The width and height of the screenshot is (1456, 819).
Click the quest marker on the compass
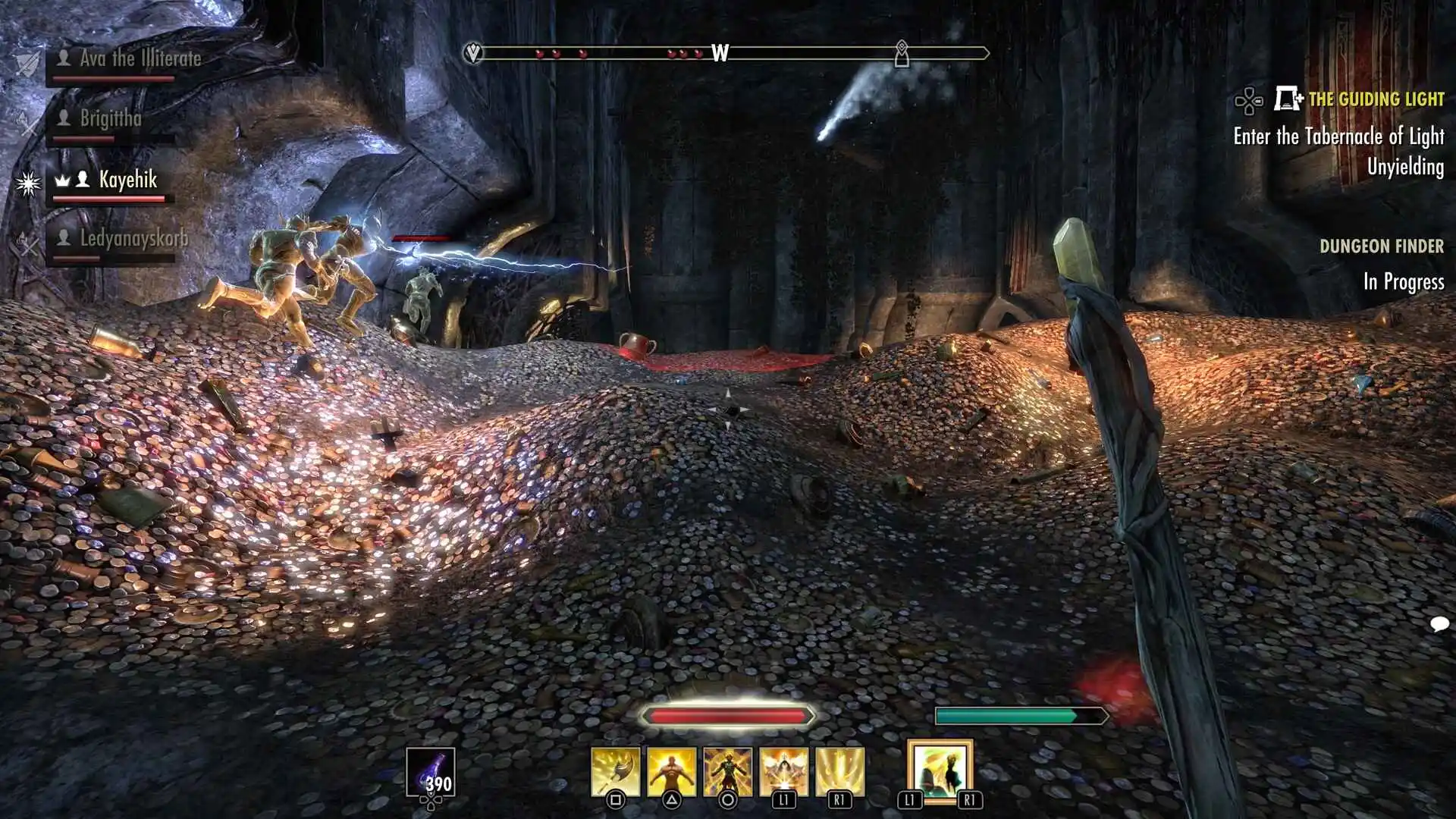901,53
